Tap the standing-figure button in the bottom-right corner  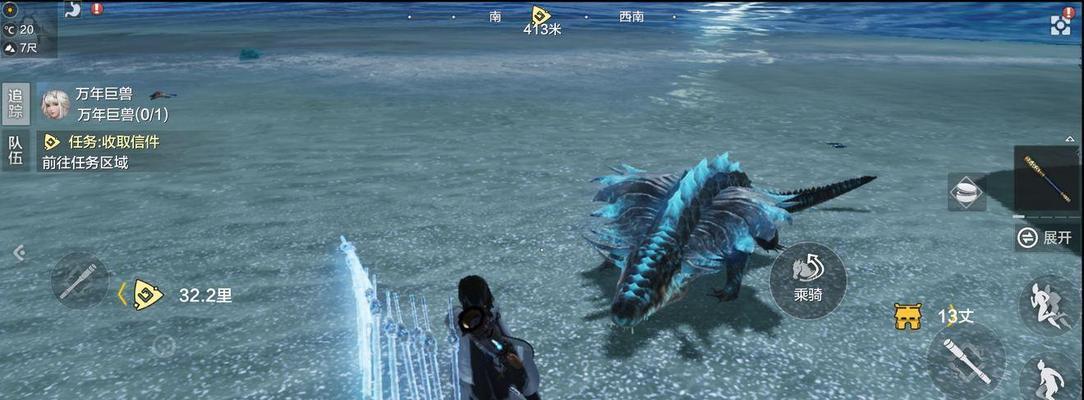tap(1049, 379)
